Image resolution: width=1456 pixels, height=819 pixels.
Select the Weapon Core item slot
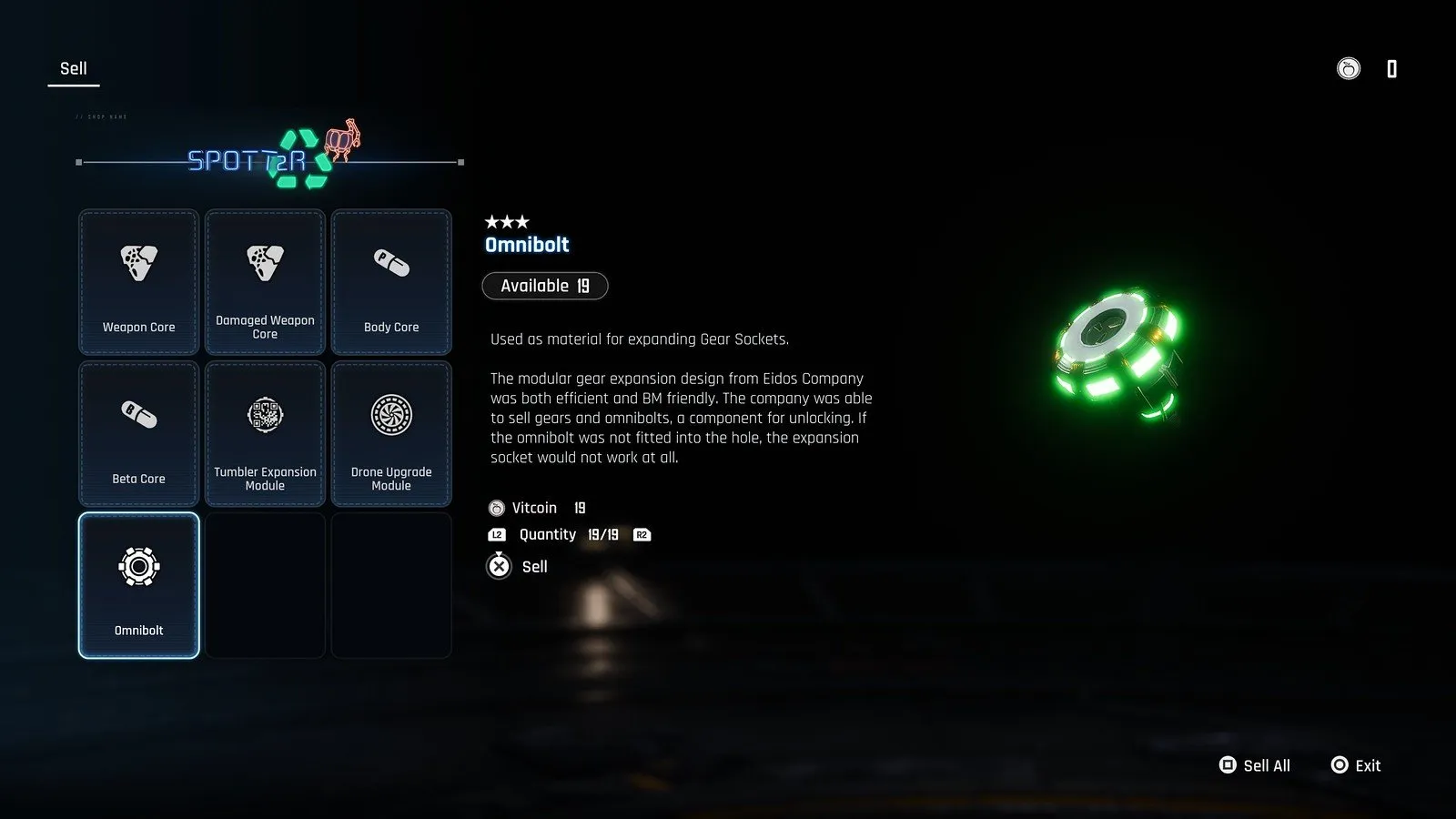[x=138, y=282]
